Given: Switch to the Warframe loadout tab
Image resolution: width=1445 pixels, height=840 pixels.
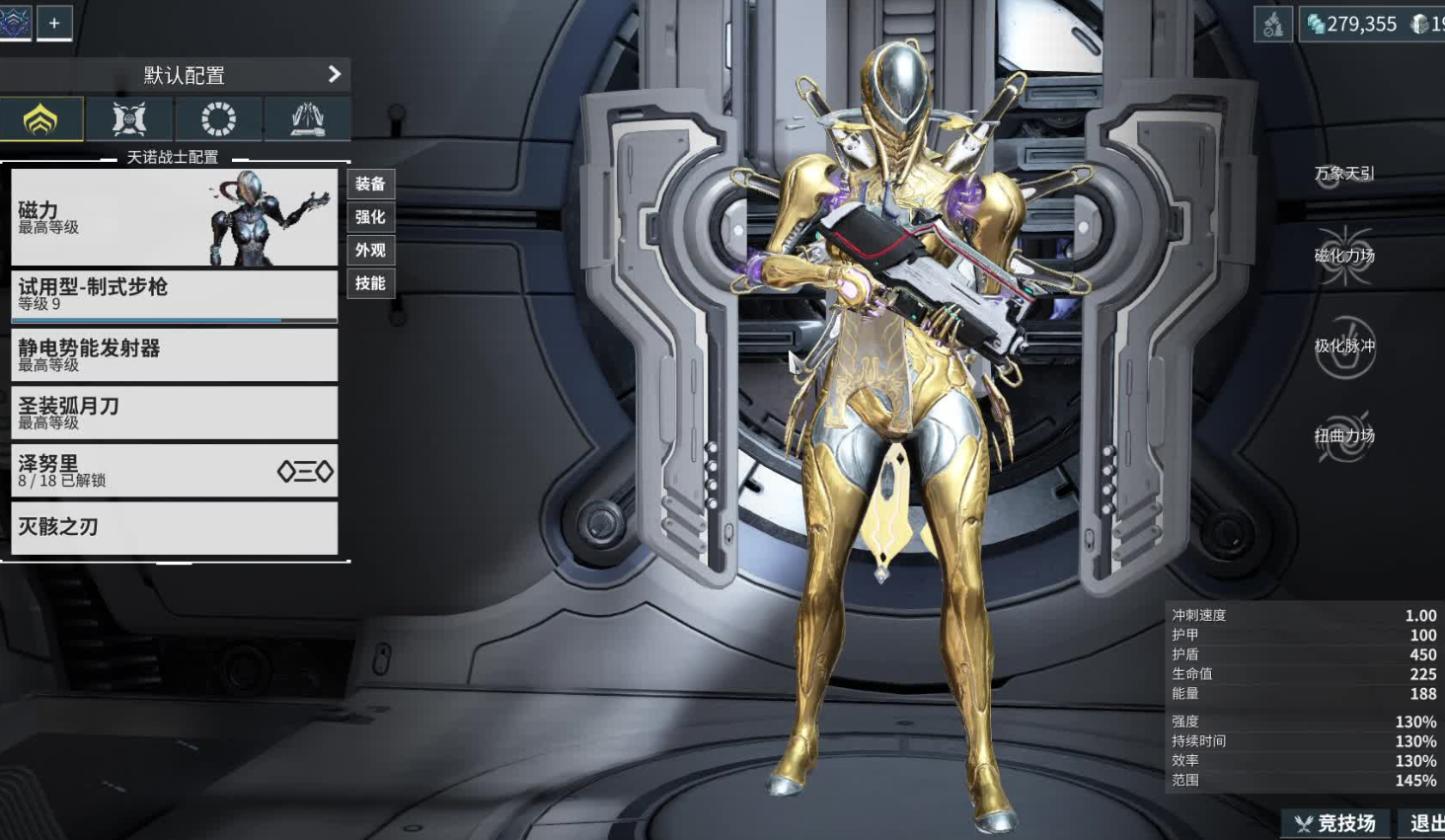Looking at the screenshot, I should coord(40,119).
